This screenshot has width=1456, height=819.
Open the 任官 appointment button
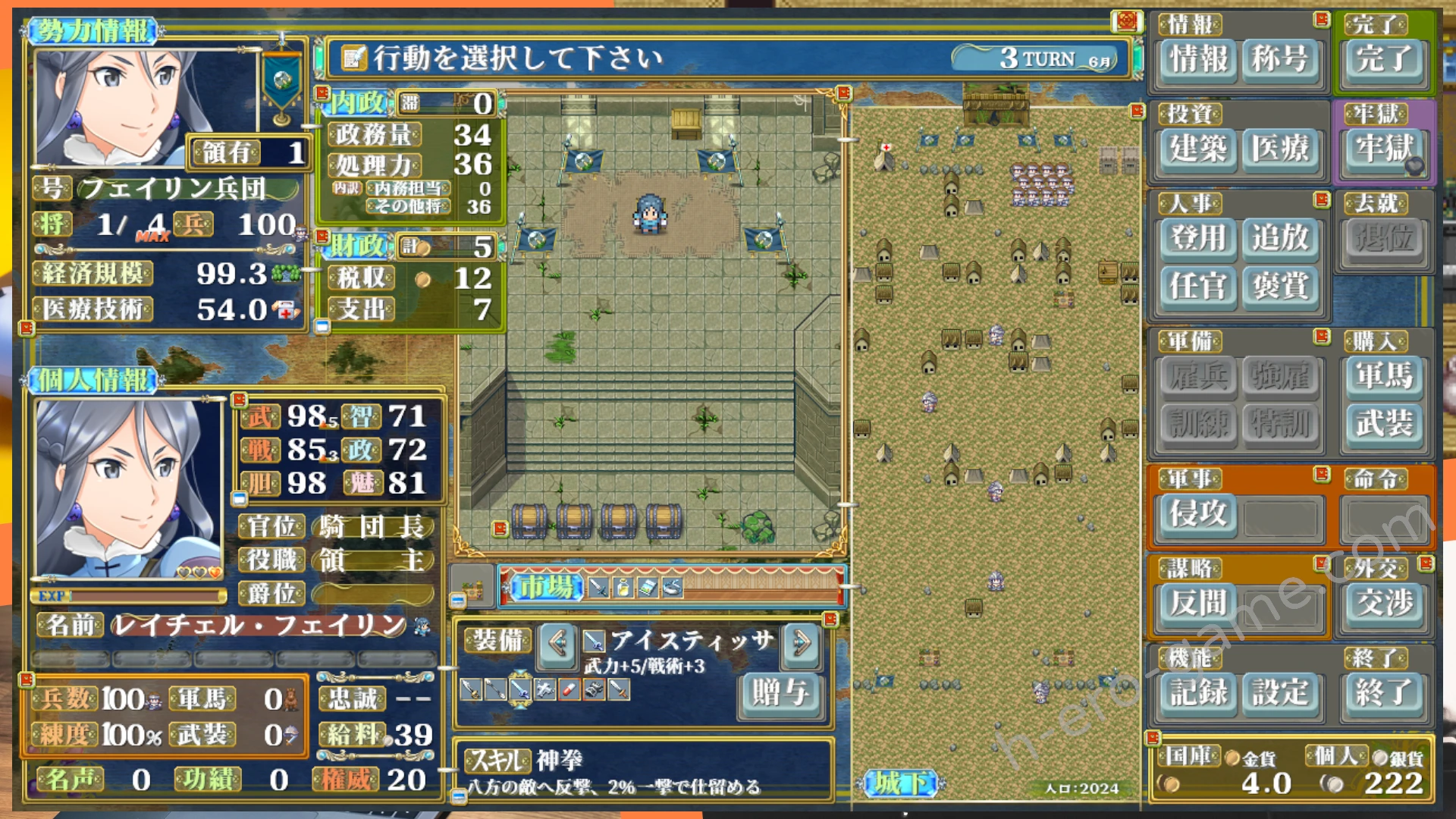tap(1197, 287)
